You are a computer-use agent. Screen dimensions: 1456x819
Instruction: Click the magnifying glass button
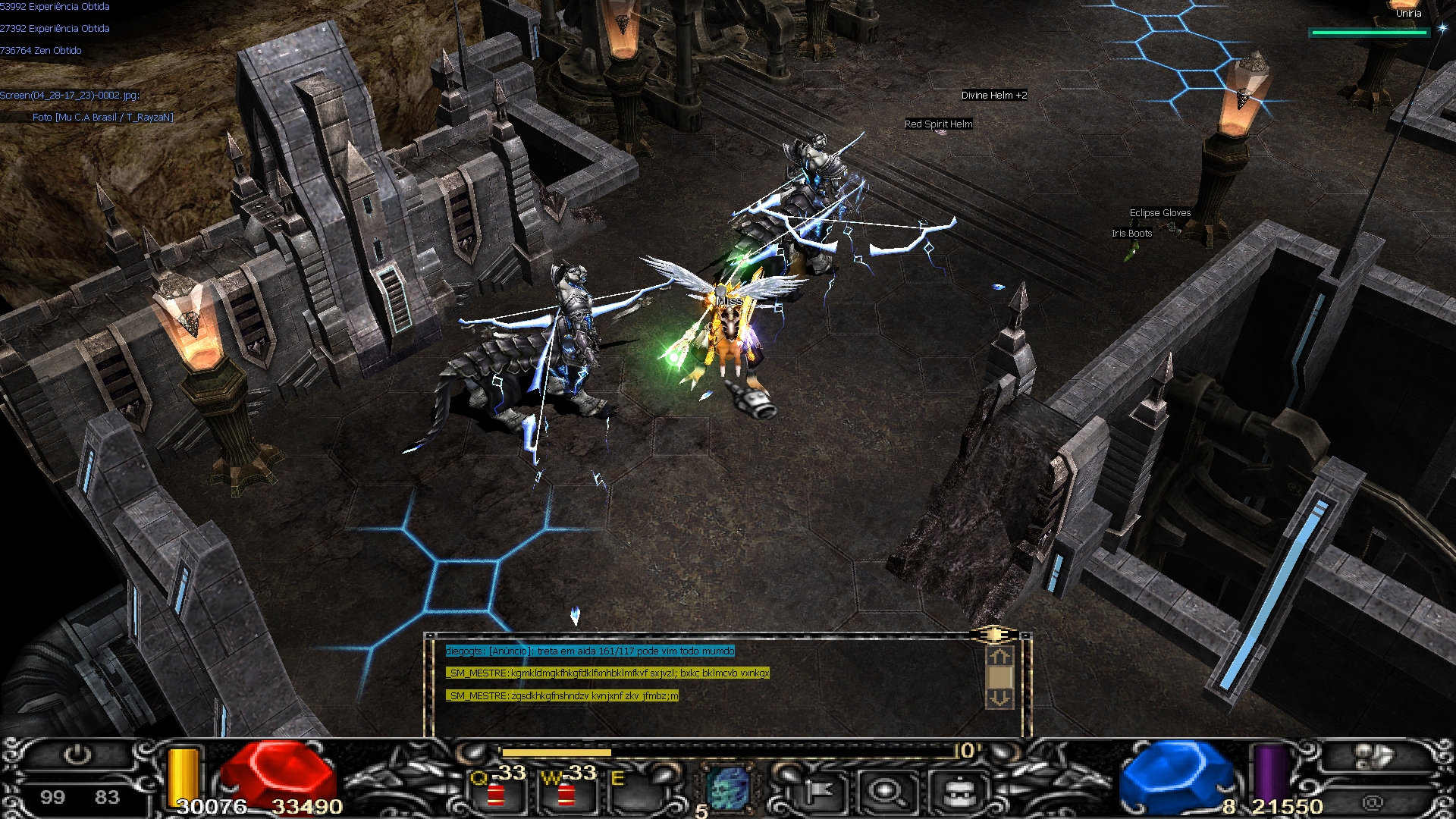886,792
